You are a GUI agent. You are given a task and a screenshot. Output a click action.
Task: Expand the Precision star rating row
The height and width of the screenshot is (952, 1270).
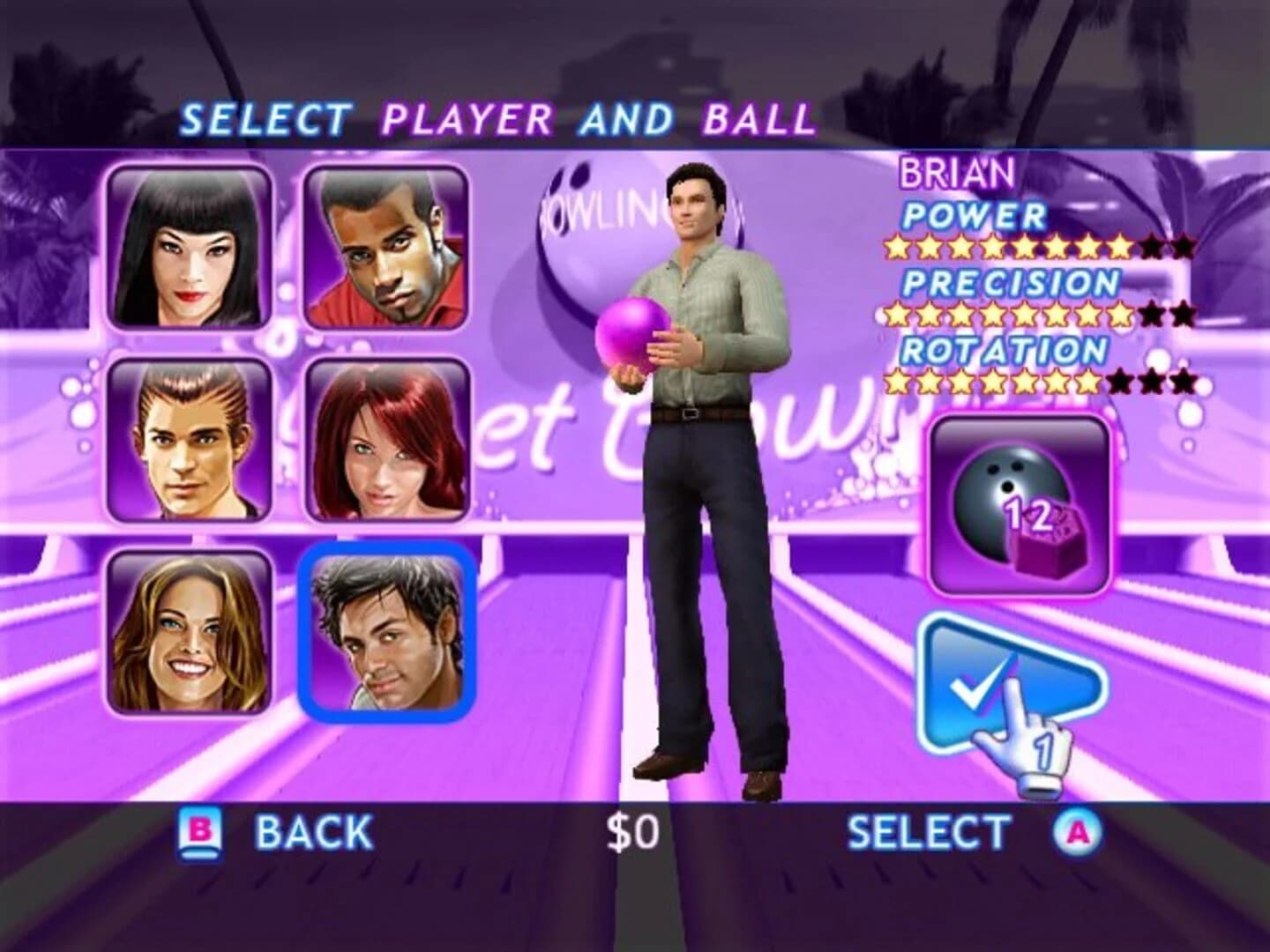click(1041, 315)
